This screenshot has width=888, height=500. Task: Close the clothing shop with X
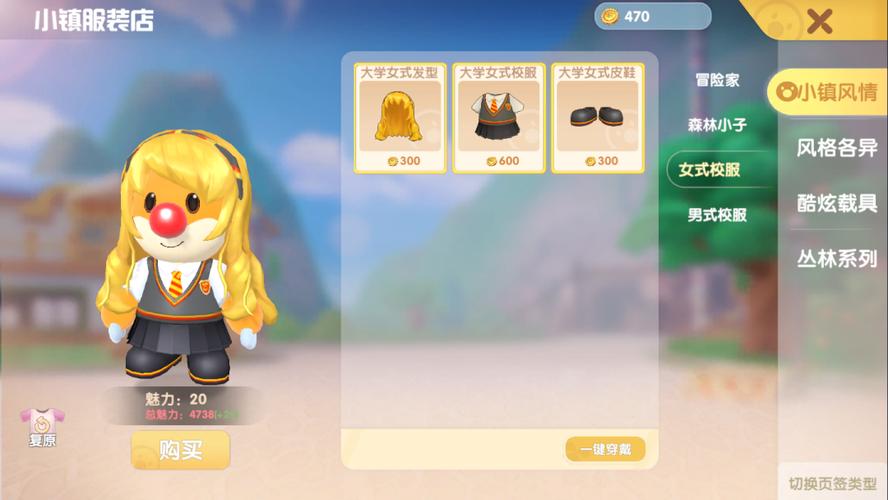820,21
